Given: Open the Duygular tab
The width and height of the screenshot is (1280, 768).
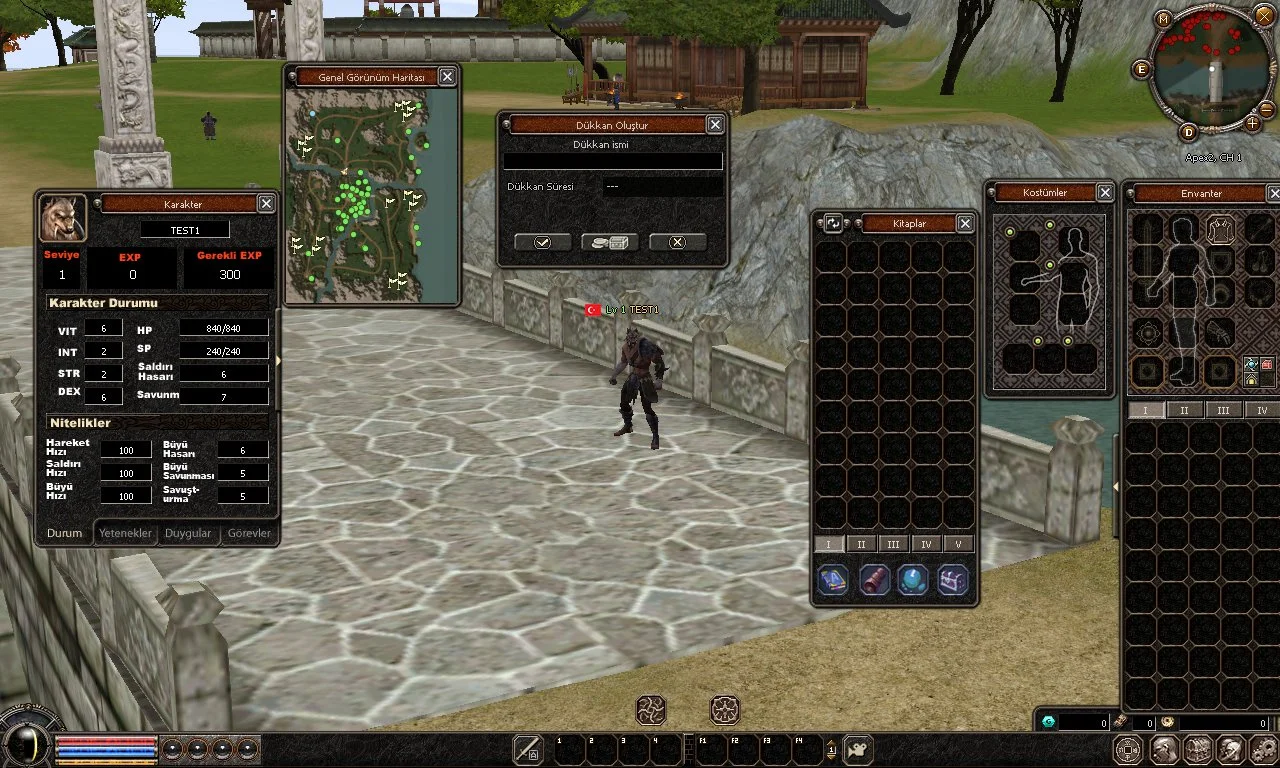Looking at the screenshot, I should click(x=188, y=533).
